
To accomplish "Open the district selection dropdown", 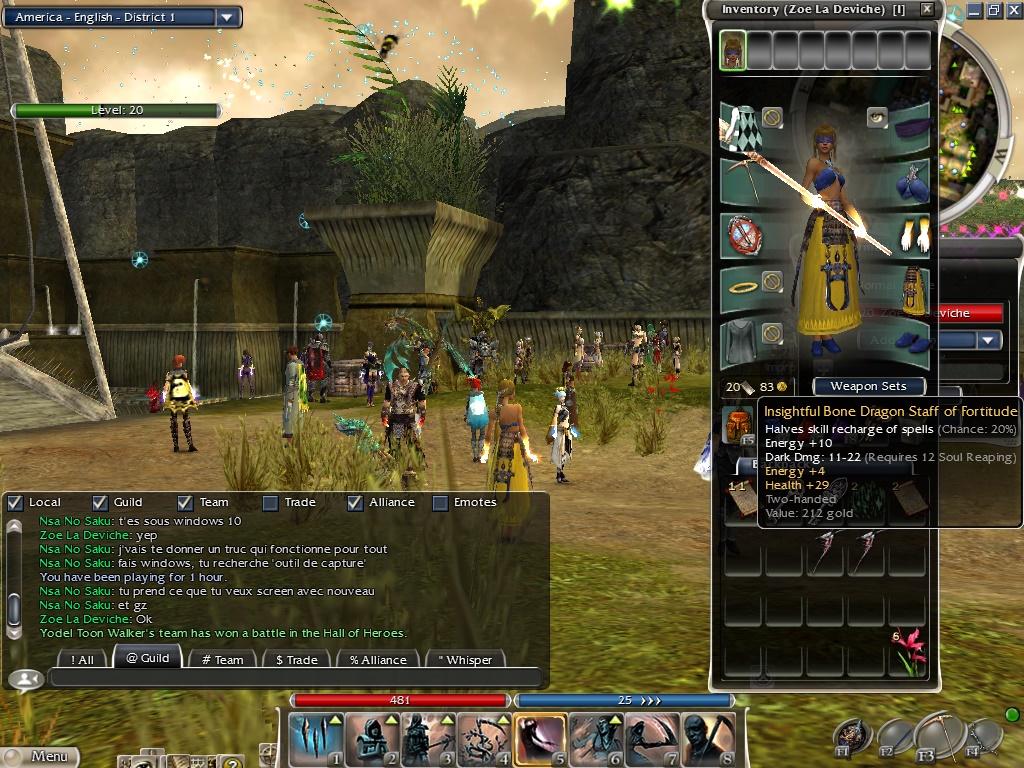I will tap(227, 17).
